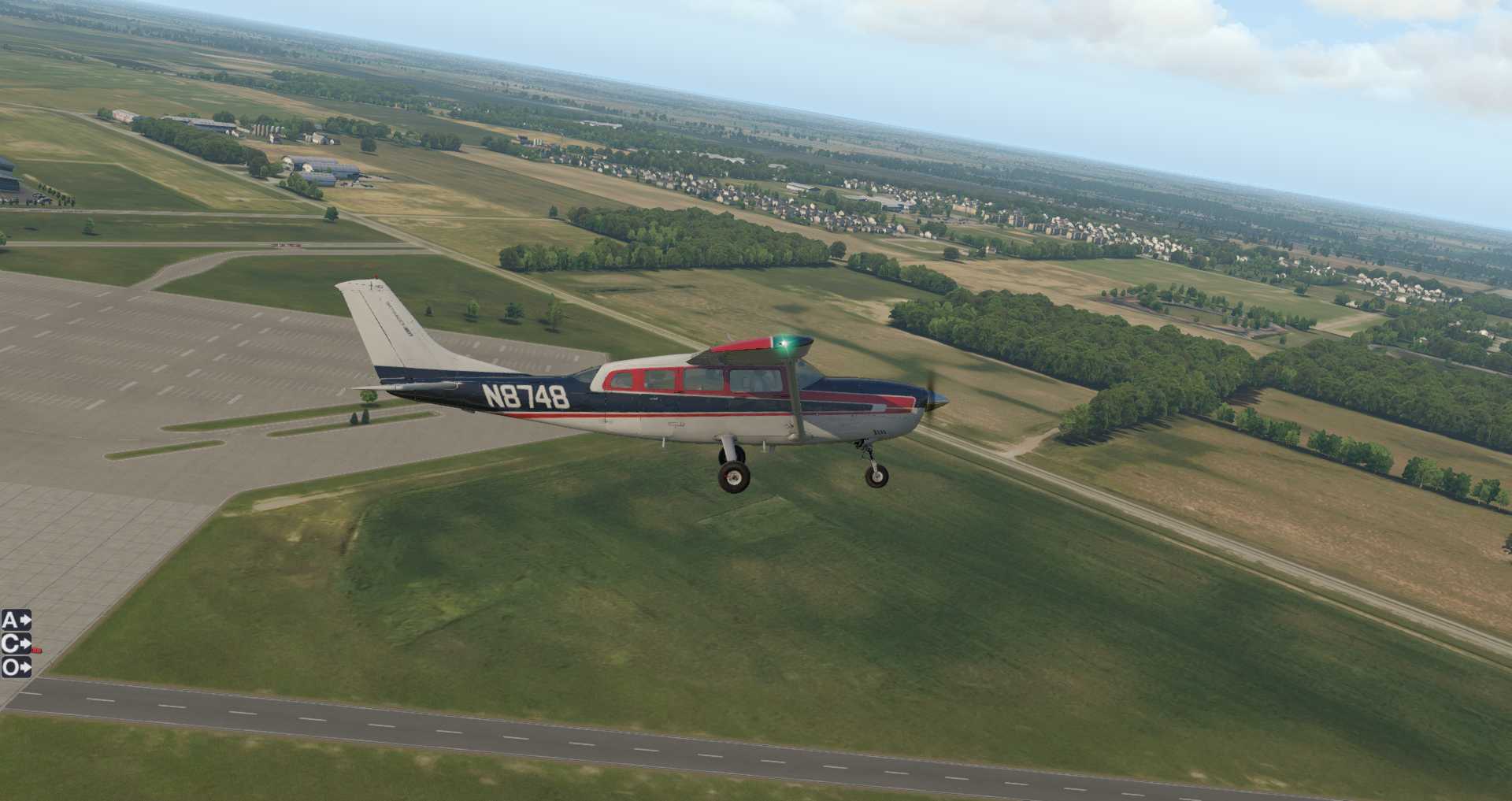Show the 'O' arrow side tab
Screen dimensions: 1512x801
point(16,668)
